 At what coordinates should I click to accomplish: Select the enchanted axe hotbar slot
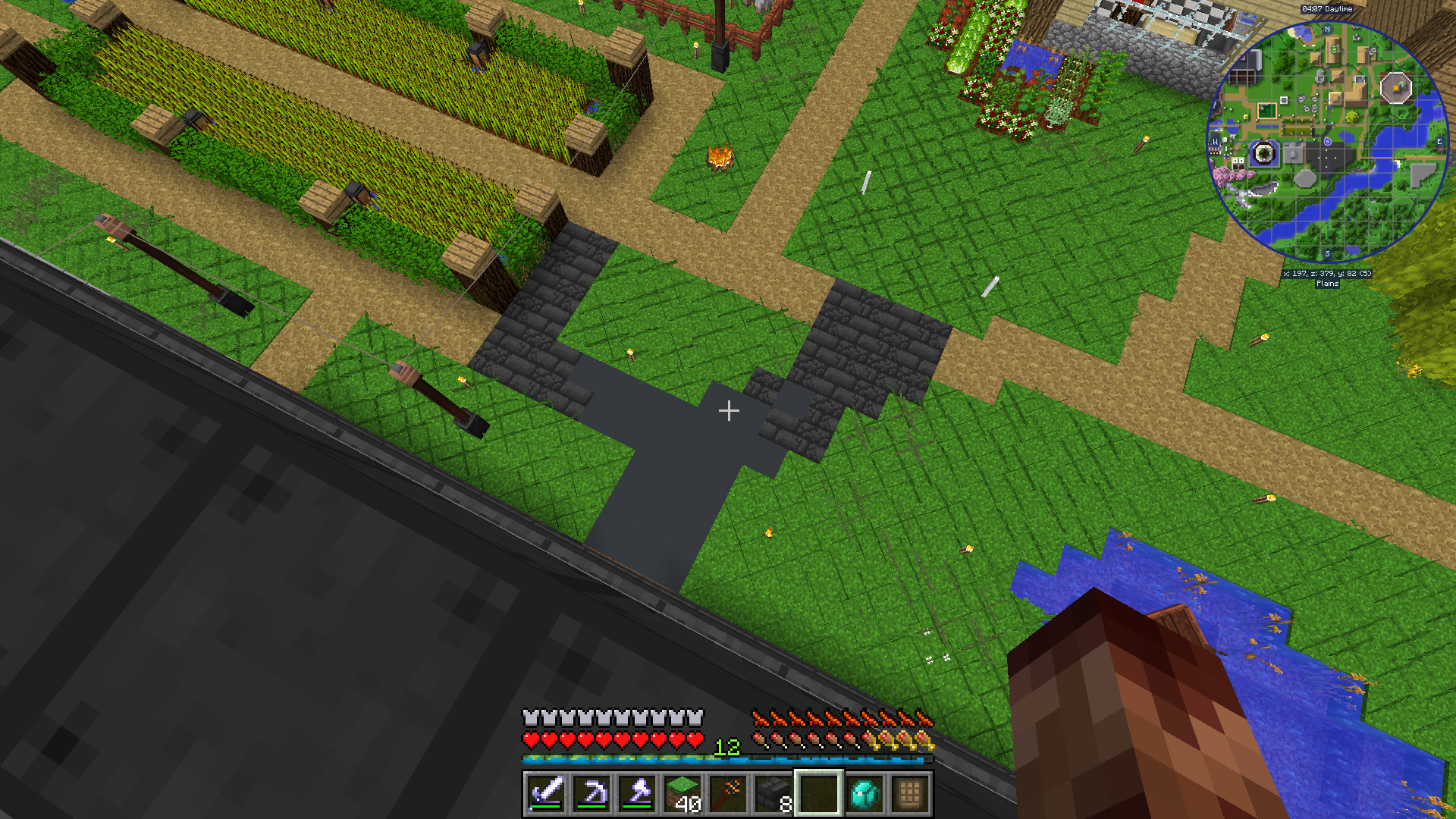pos(637,793)
